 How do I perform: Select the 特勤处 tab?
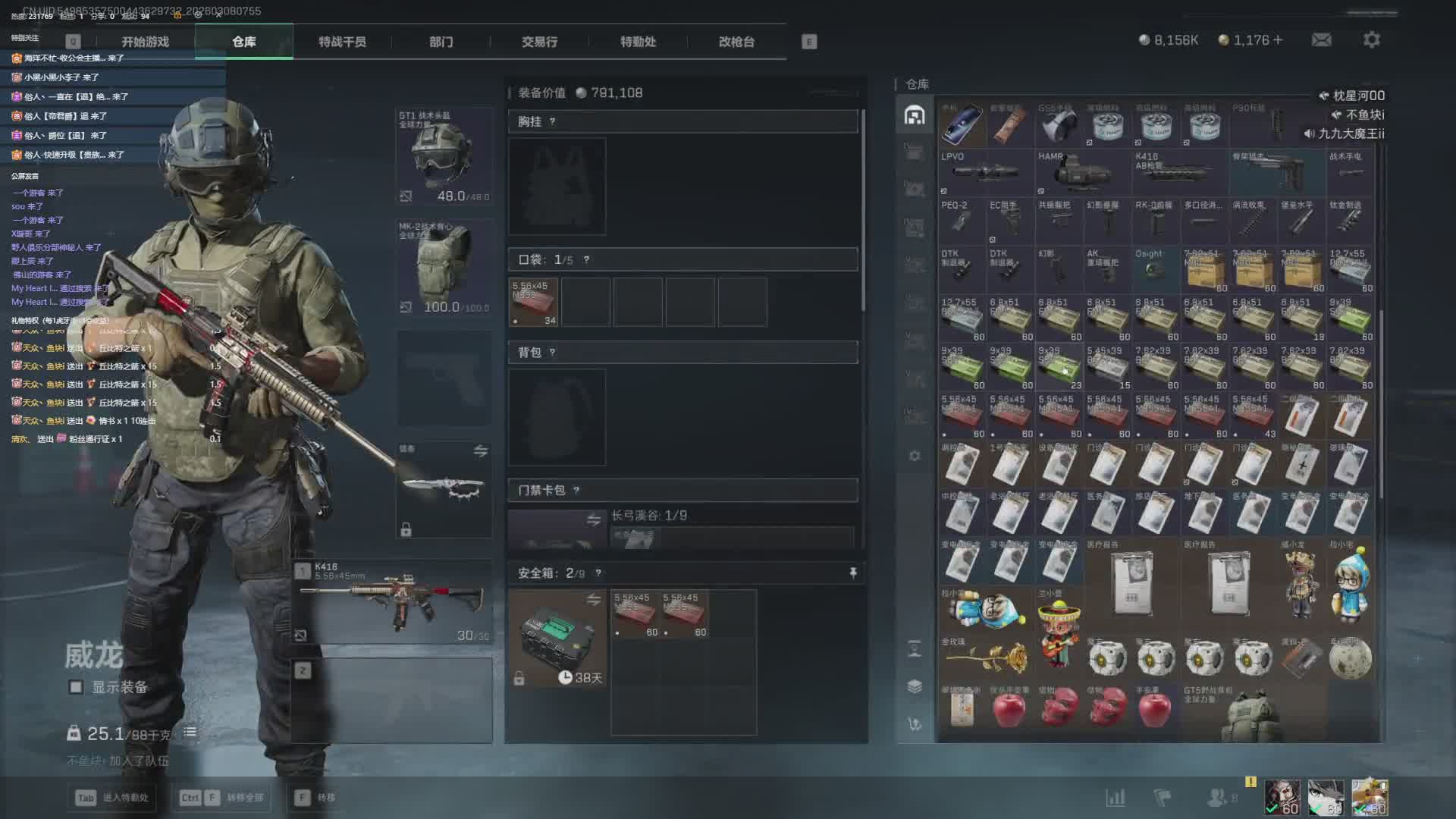[x=638, y=42]
